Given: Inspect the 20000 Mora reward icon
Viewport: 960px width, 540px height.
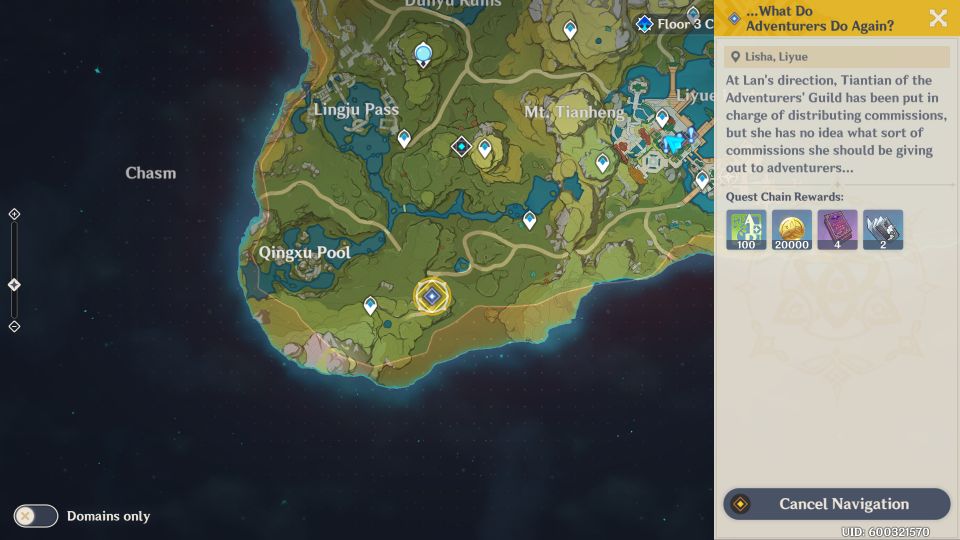Looking at the screenshot, I should point(792,230).
